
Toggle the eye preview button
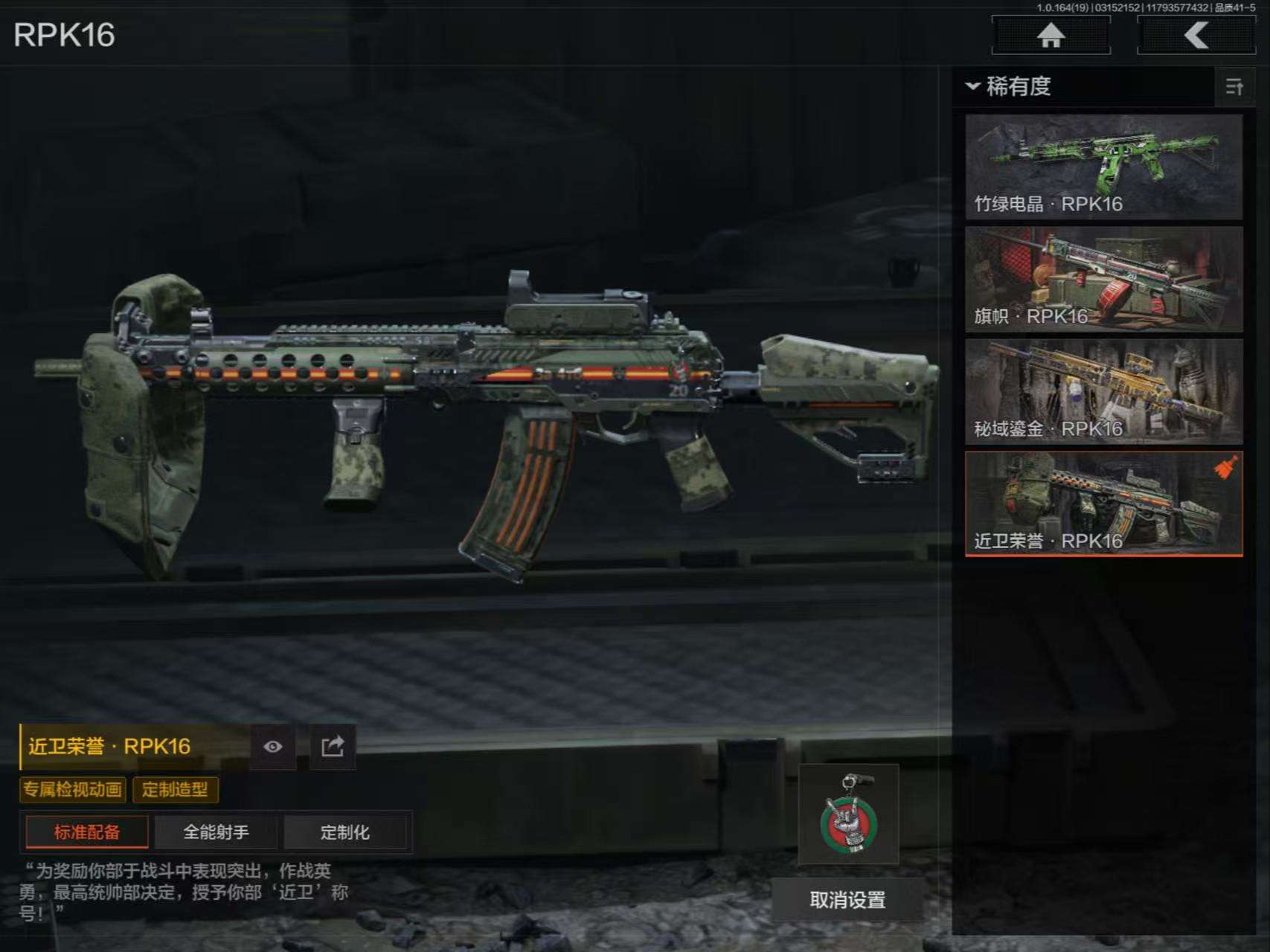(x=273, y=747)
